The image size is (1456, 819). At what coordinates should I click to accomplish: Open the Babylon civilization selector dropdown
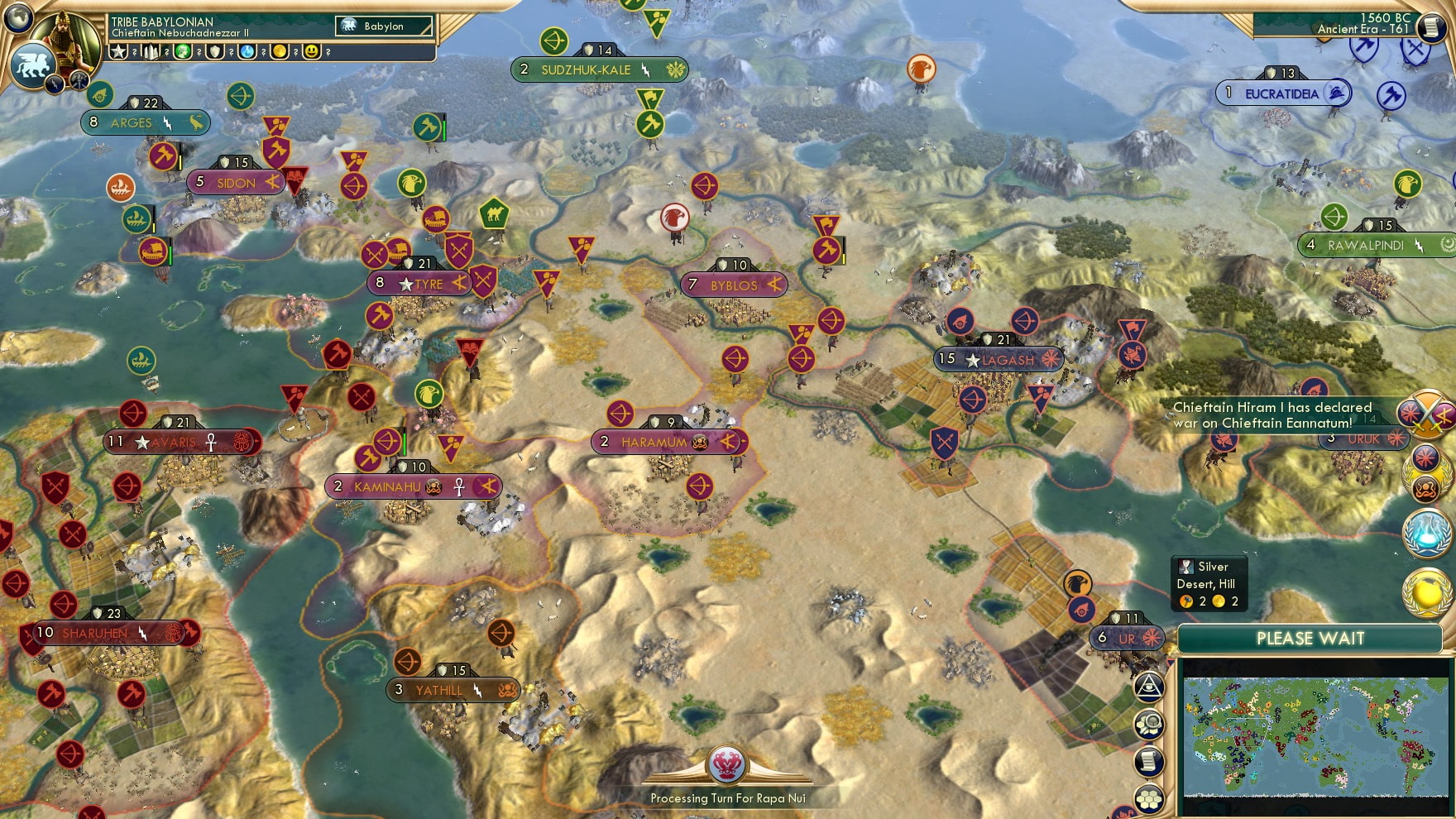click(x=385, y=26)
